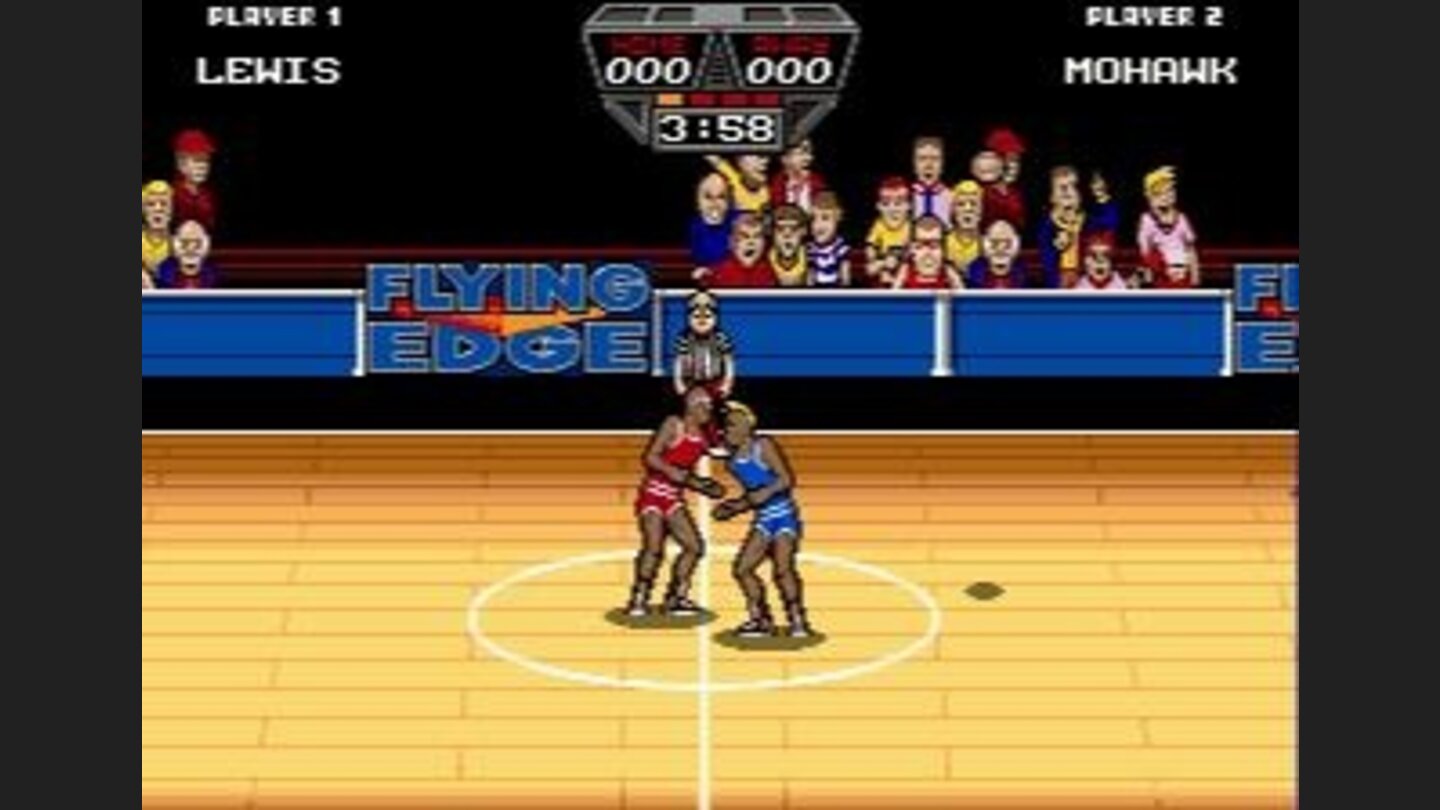Select the MOHAWK player name
This screenshot has height=810, width=1440.
pyautogui.click(x=1150, y=68)
